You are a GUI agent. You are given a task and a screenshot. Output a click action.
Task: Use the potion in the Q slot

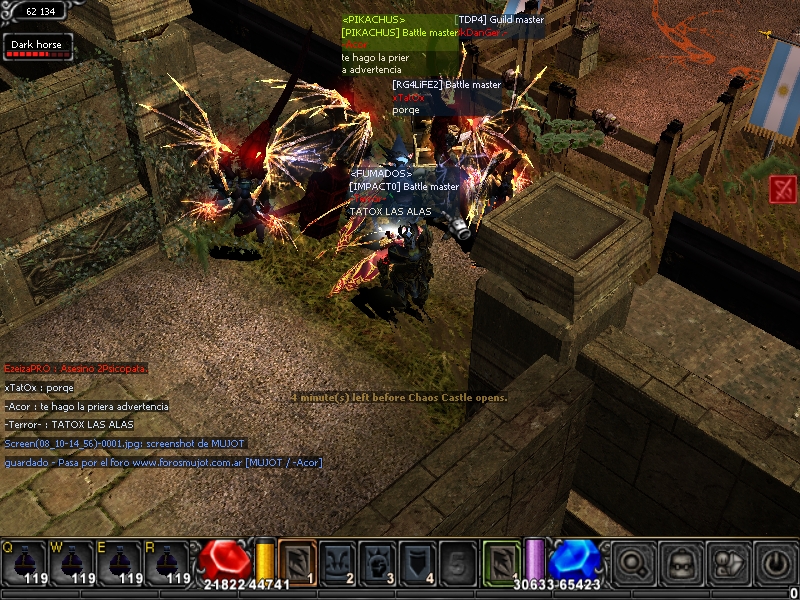pos(24,563)
